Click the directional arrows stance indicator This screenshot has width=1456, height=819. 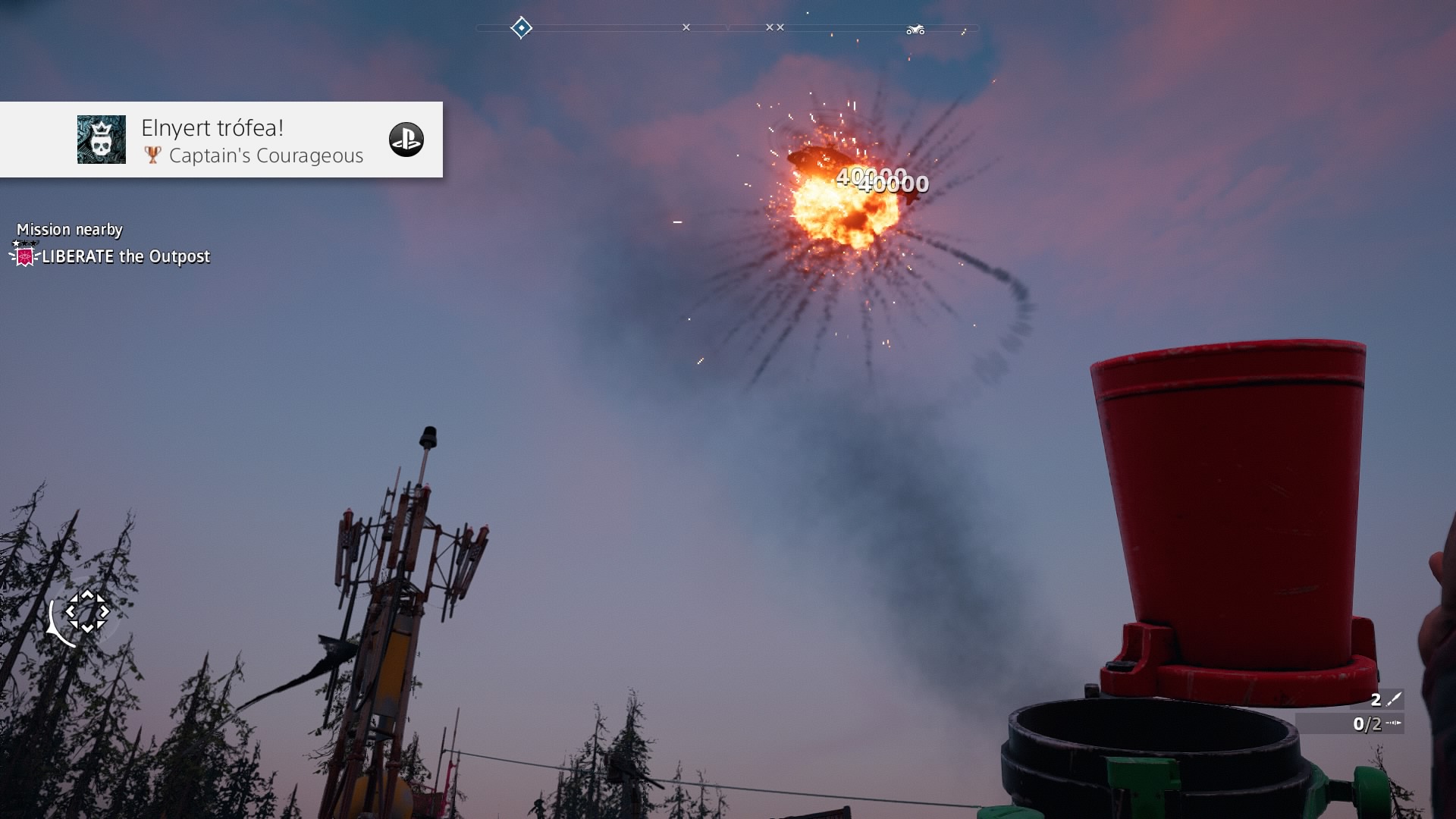pyautogui.click(x=86, y=611)
